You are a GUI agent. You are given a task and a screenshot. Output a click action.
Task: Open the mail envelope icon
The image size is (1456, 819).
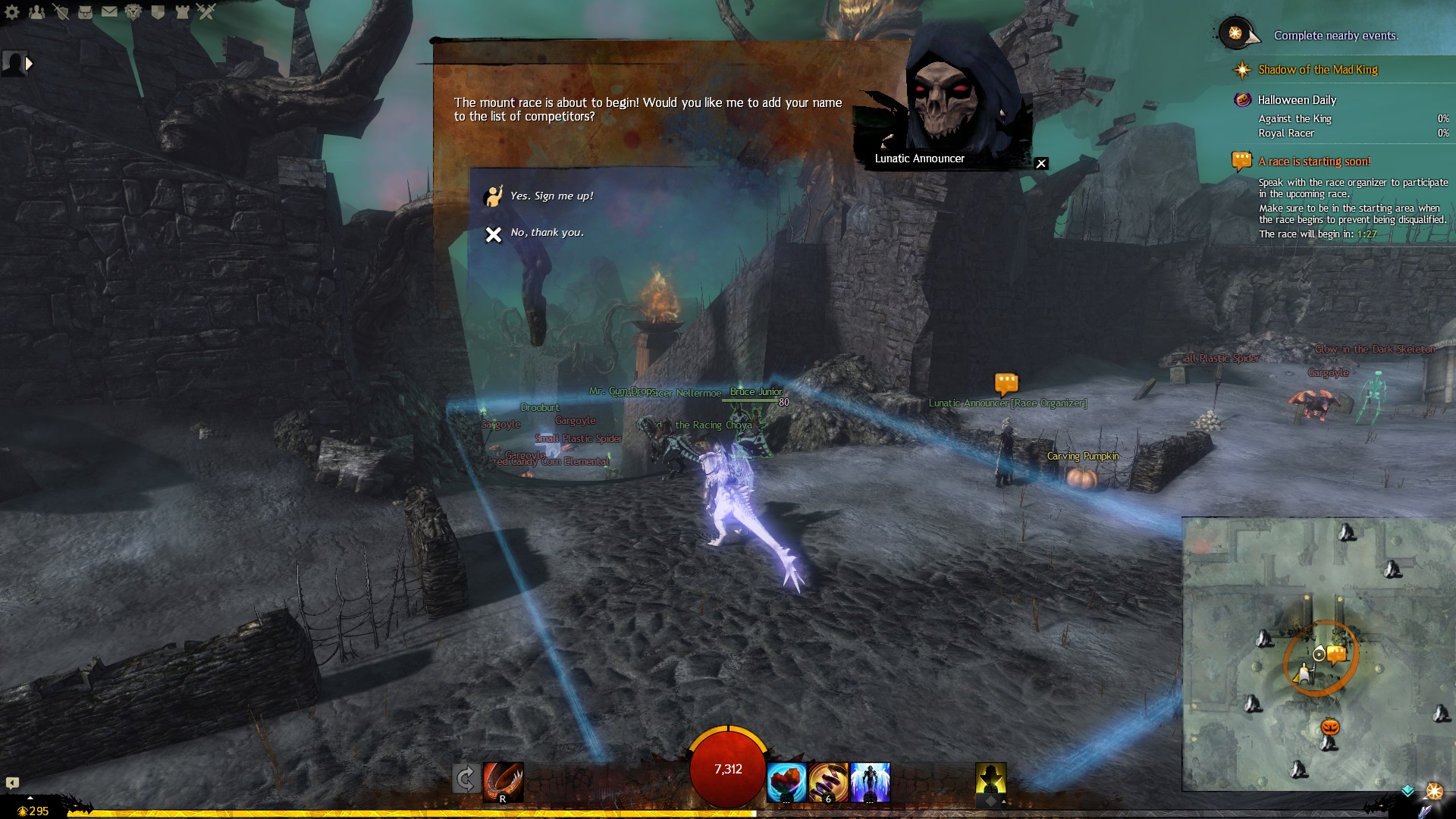pyautogui.click(x=109, y=11)
